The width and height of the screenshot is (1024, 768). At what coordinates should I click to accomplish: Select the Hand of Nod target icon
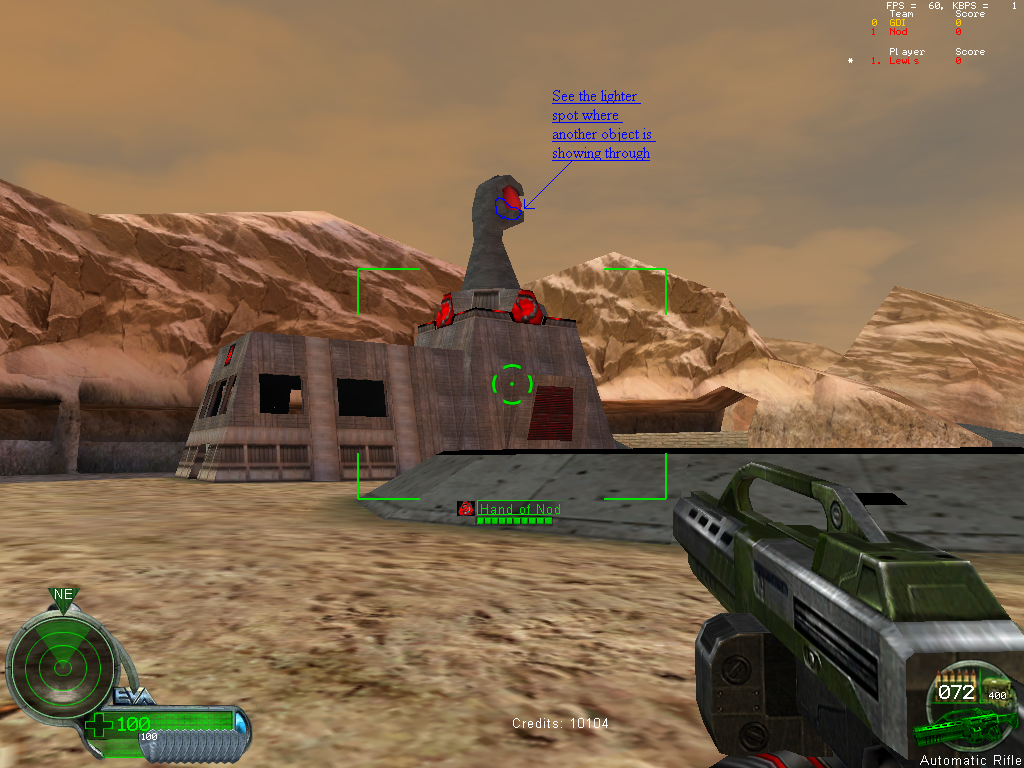coord(465,509)
